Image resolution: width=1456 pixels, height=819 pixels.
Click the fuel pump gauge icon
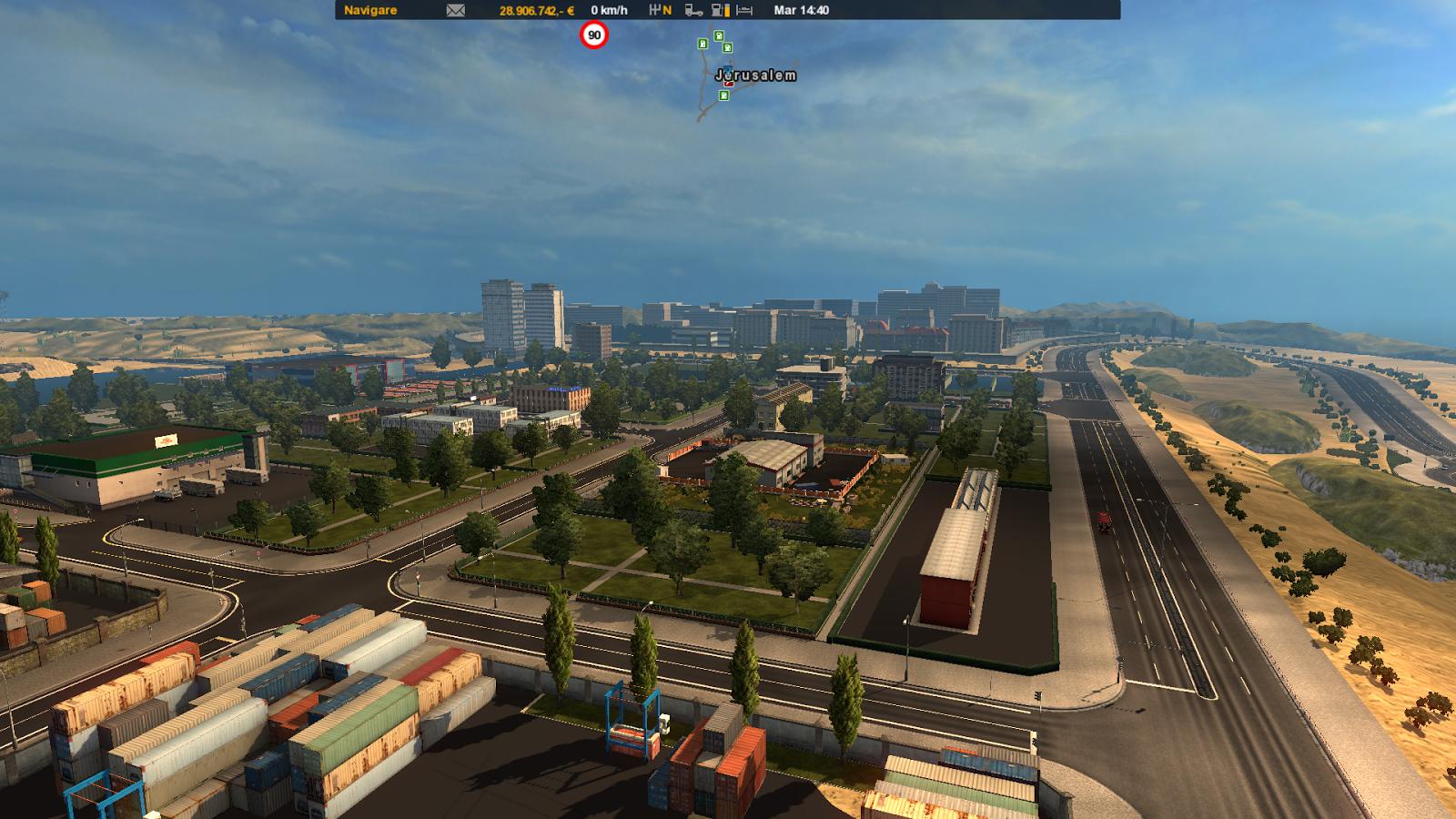click(x=720, y=11)
